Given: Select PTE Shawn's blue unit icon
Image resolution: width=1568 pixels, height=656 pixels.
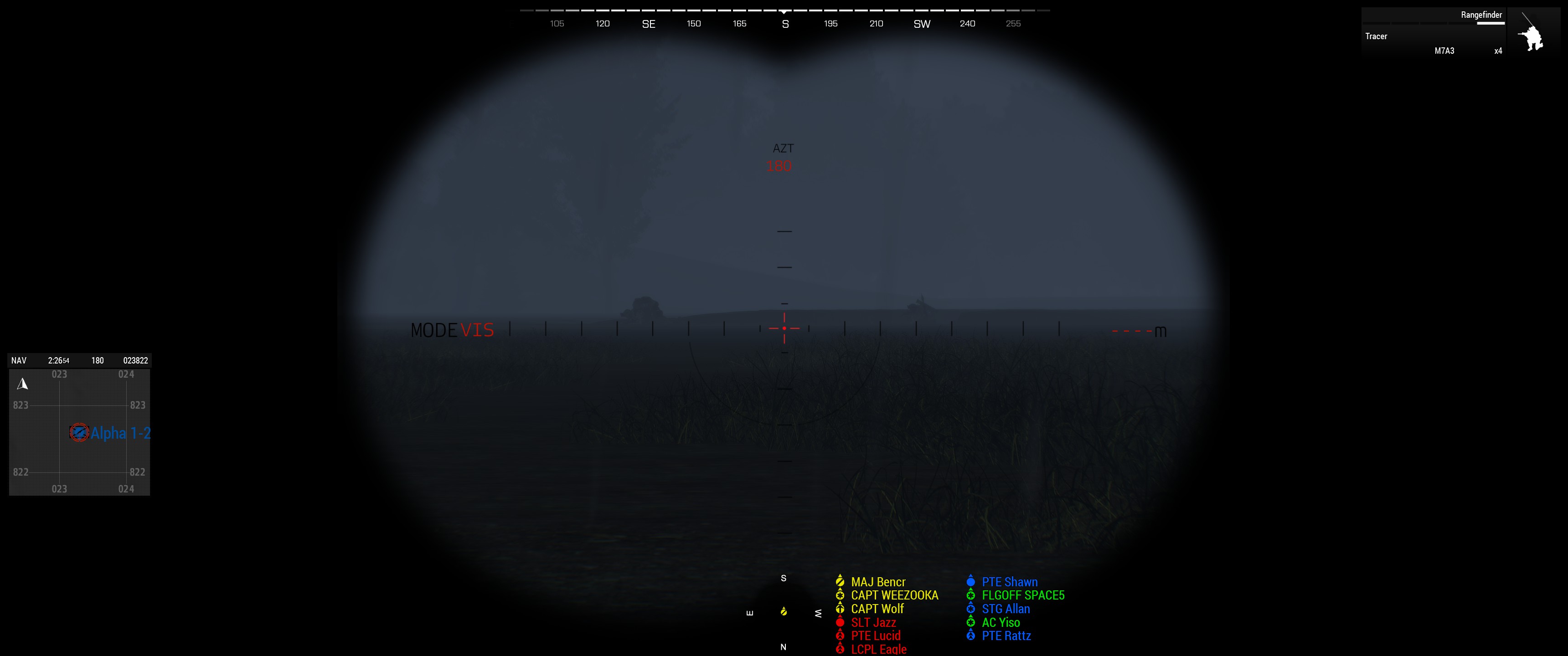Looking at the screenshot, I should pyautogui.click(x=970, y=582).
